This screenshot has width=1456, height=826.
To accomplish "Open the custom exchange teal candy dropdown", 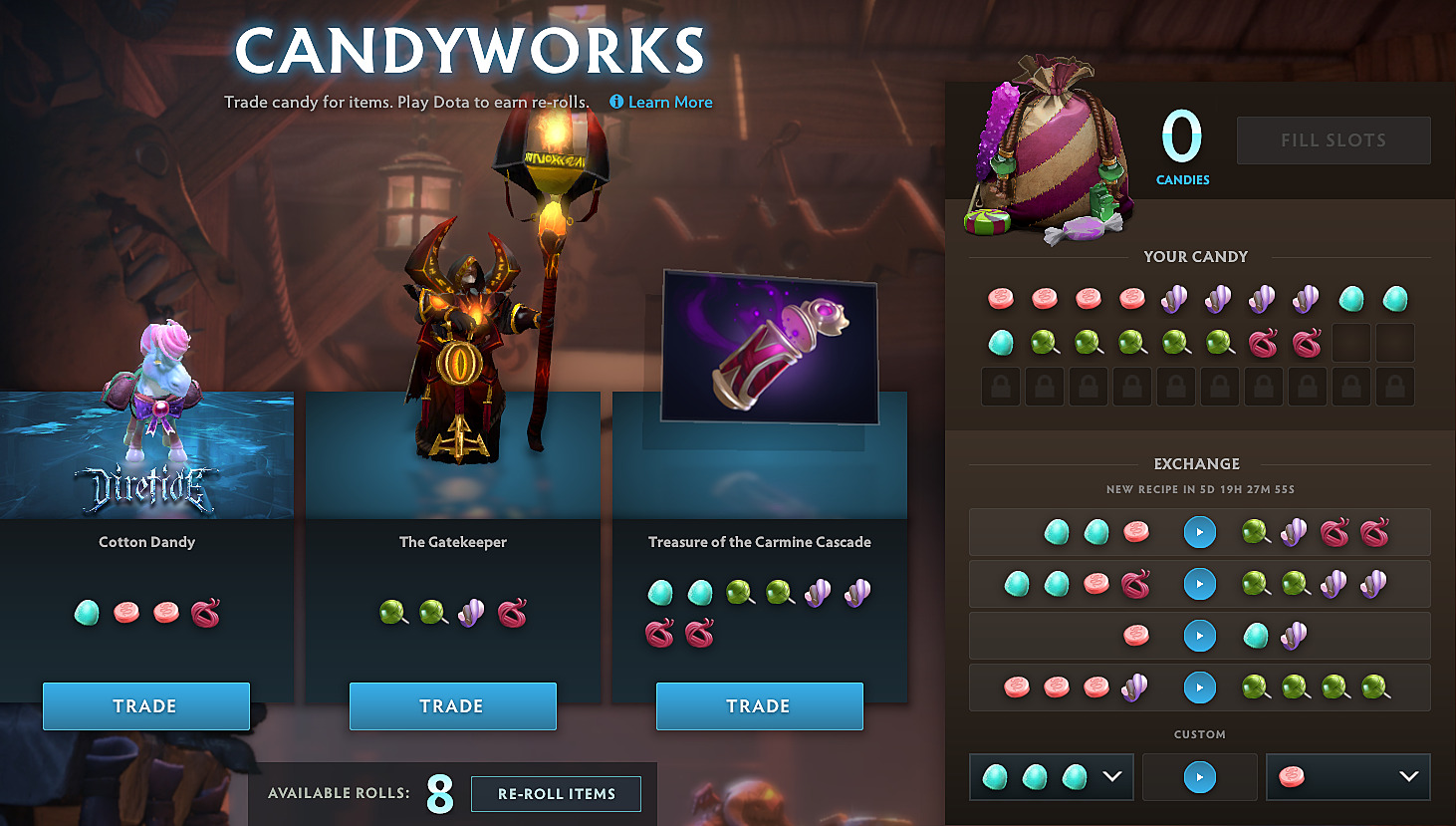I will [1111, 777].
